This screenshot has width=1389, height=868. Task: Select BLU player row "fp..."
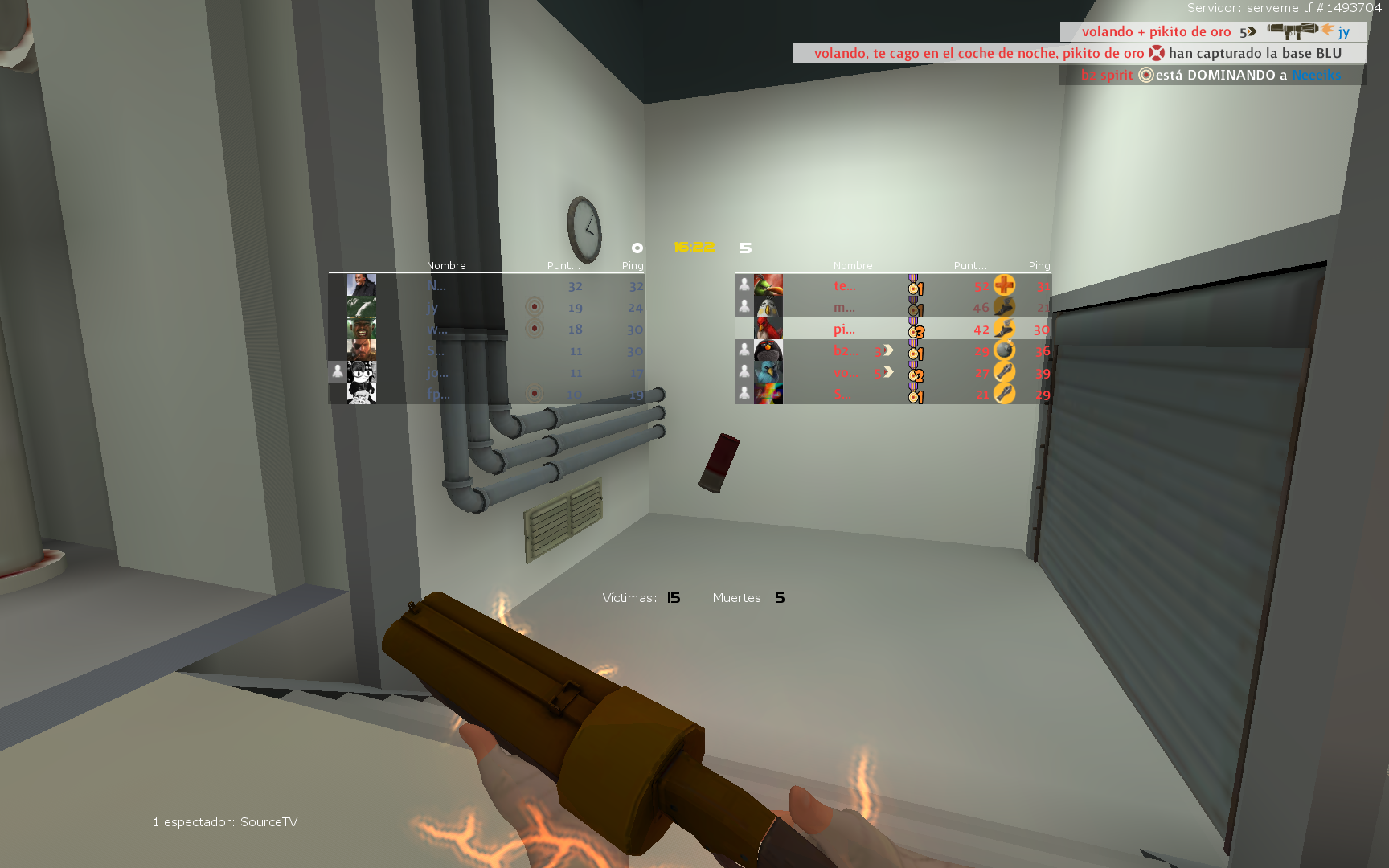(x=438, y=394)
